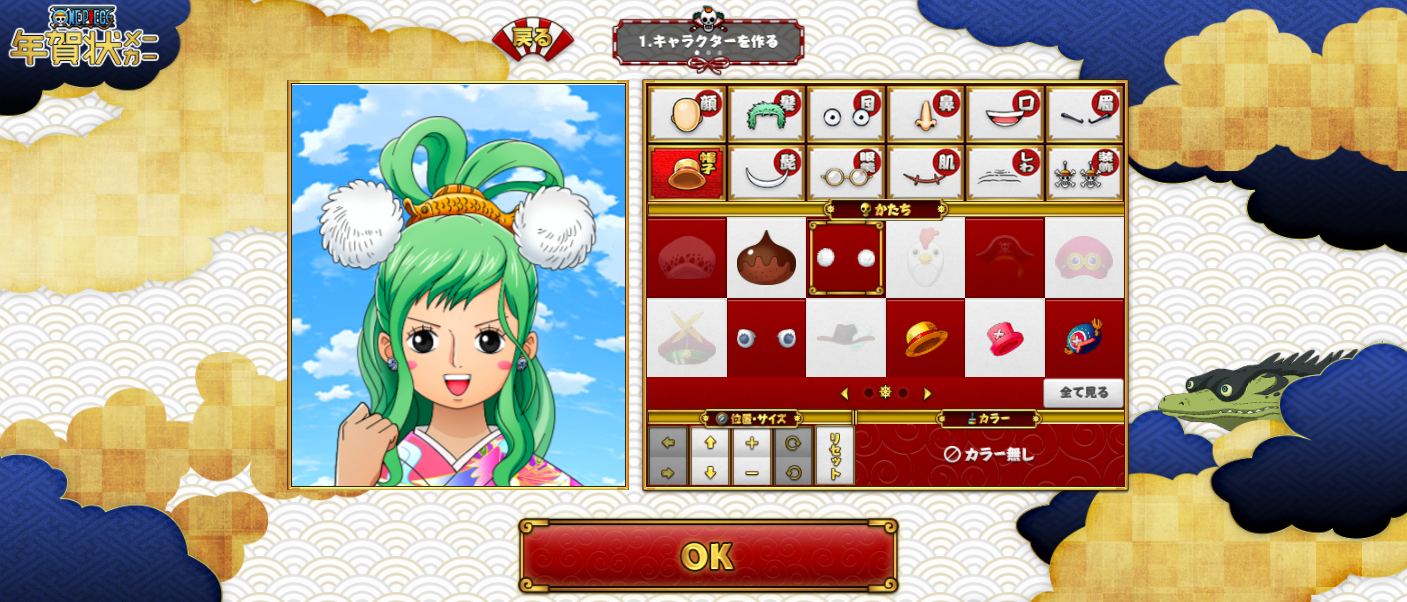
Task: Pick the chocolate chestnut-shaped hat
Action: click(x=766, y=258)
